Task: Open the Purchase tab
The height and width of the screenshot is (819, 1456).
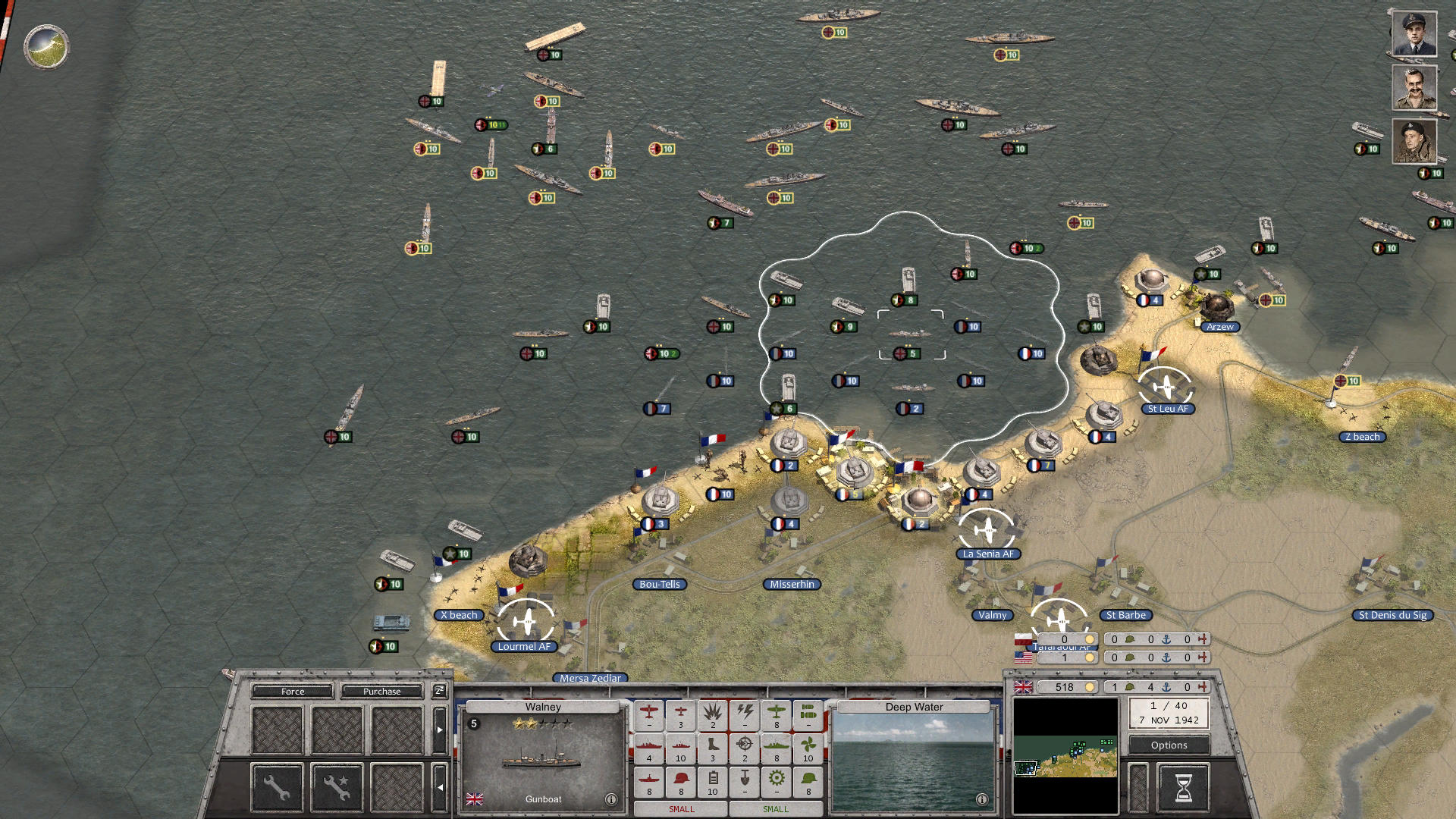Action: (383, 691)
